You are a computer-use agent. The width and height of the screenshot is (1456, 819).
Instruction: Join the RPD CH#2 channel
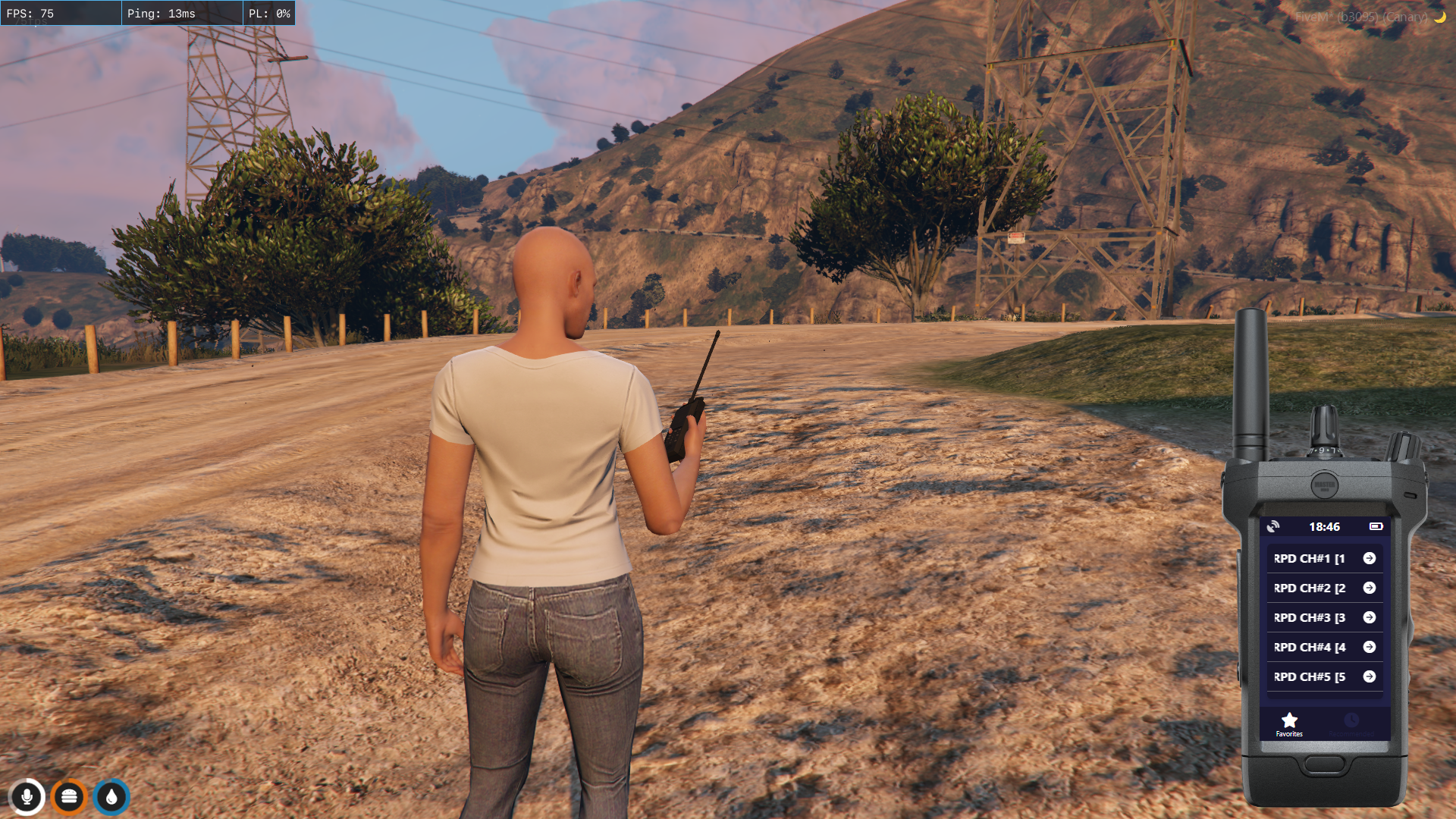tap(1324, 588)
